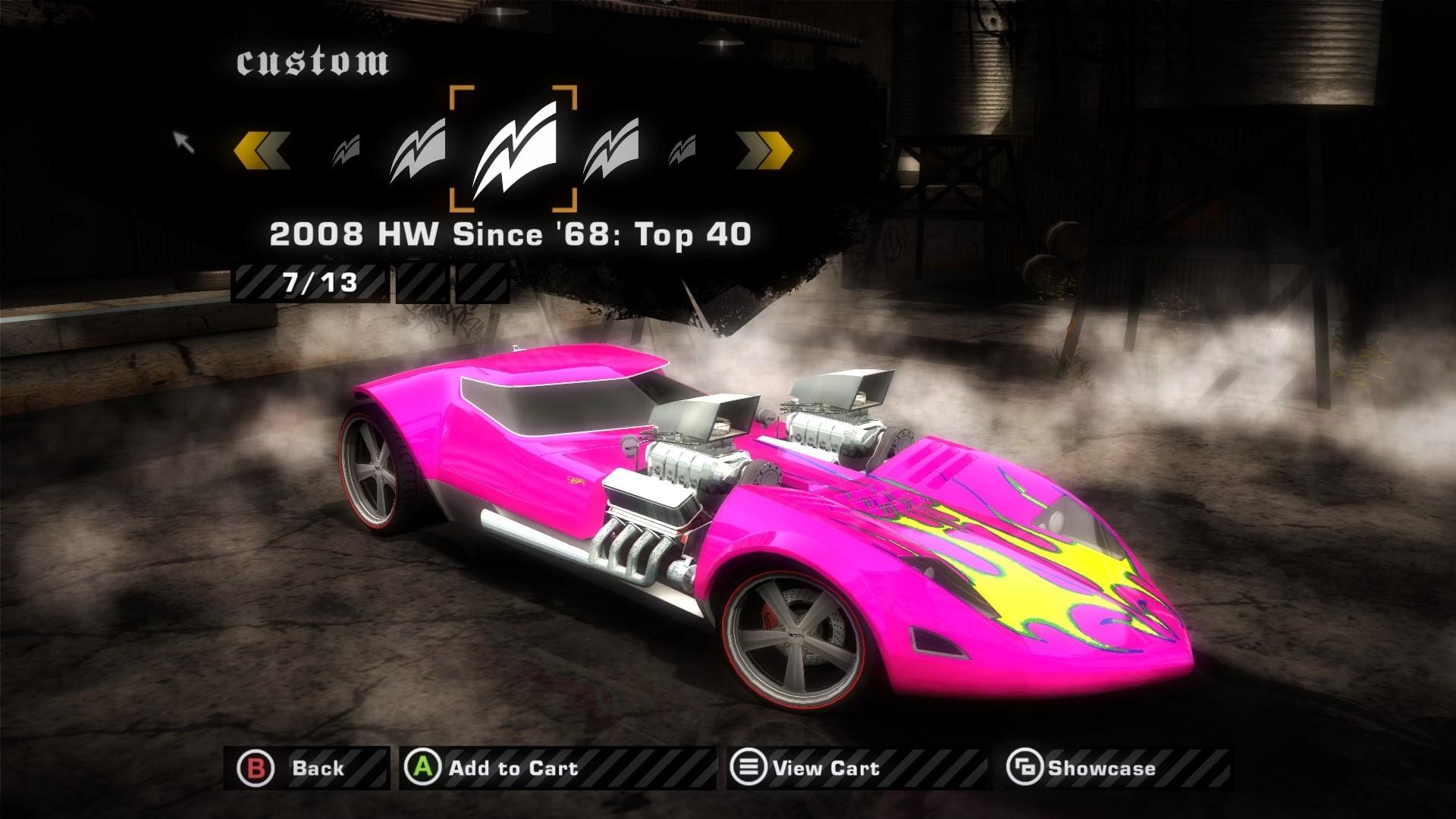Click the custom header label
This screenshot has height=819, width=1456.
point(315,64)
